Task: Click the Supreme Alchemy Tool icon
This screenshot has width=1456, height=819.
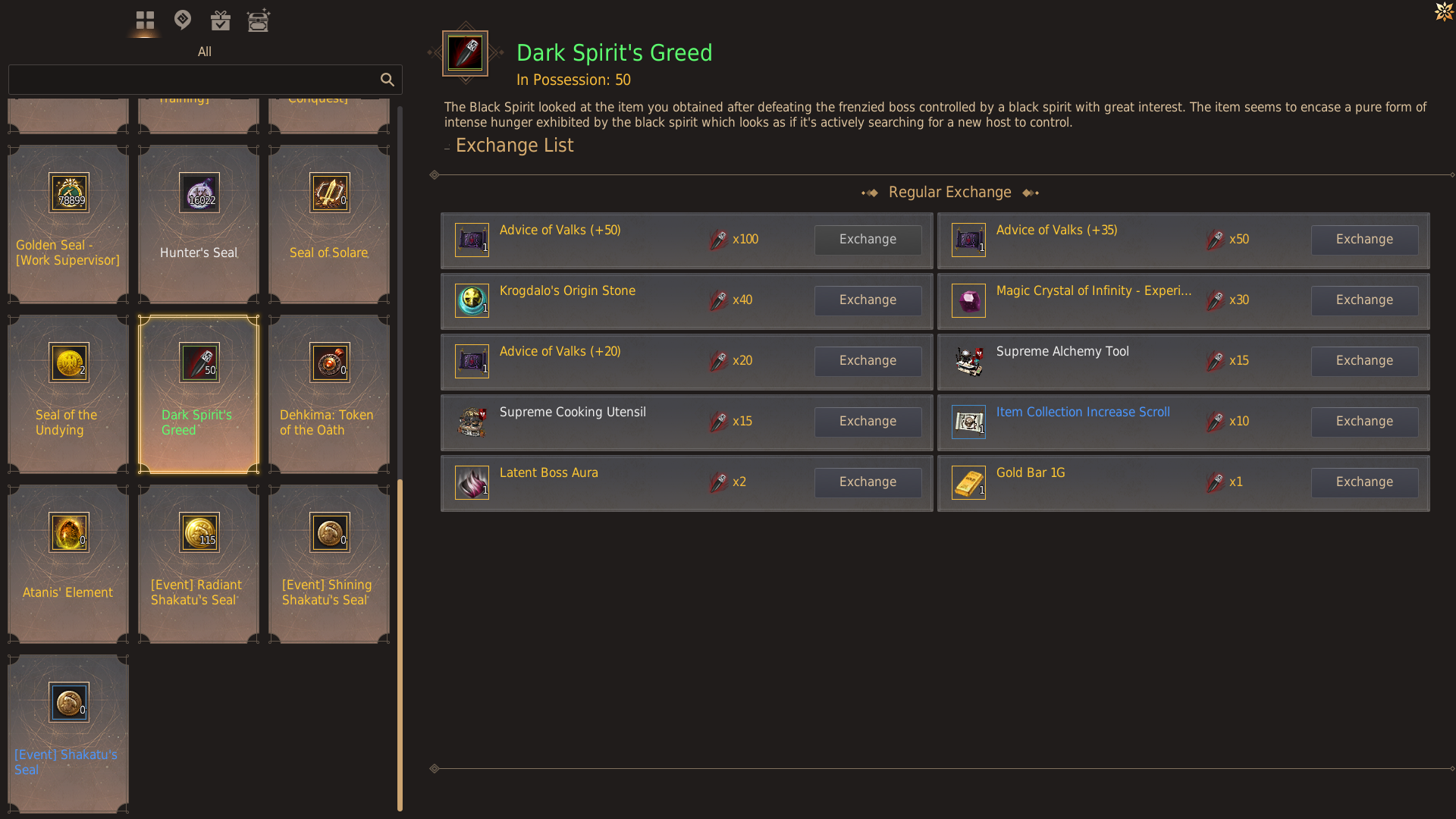Action: (x=968, y=361)
